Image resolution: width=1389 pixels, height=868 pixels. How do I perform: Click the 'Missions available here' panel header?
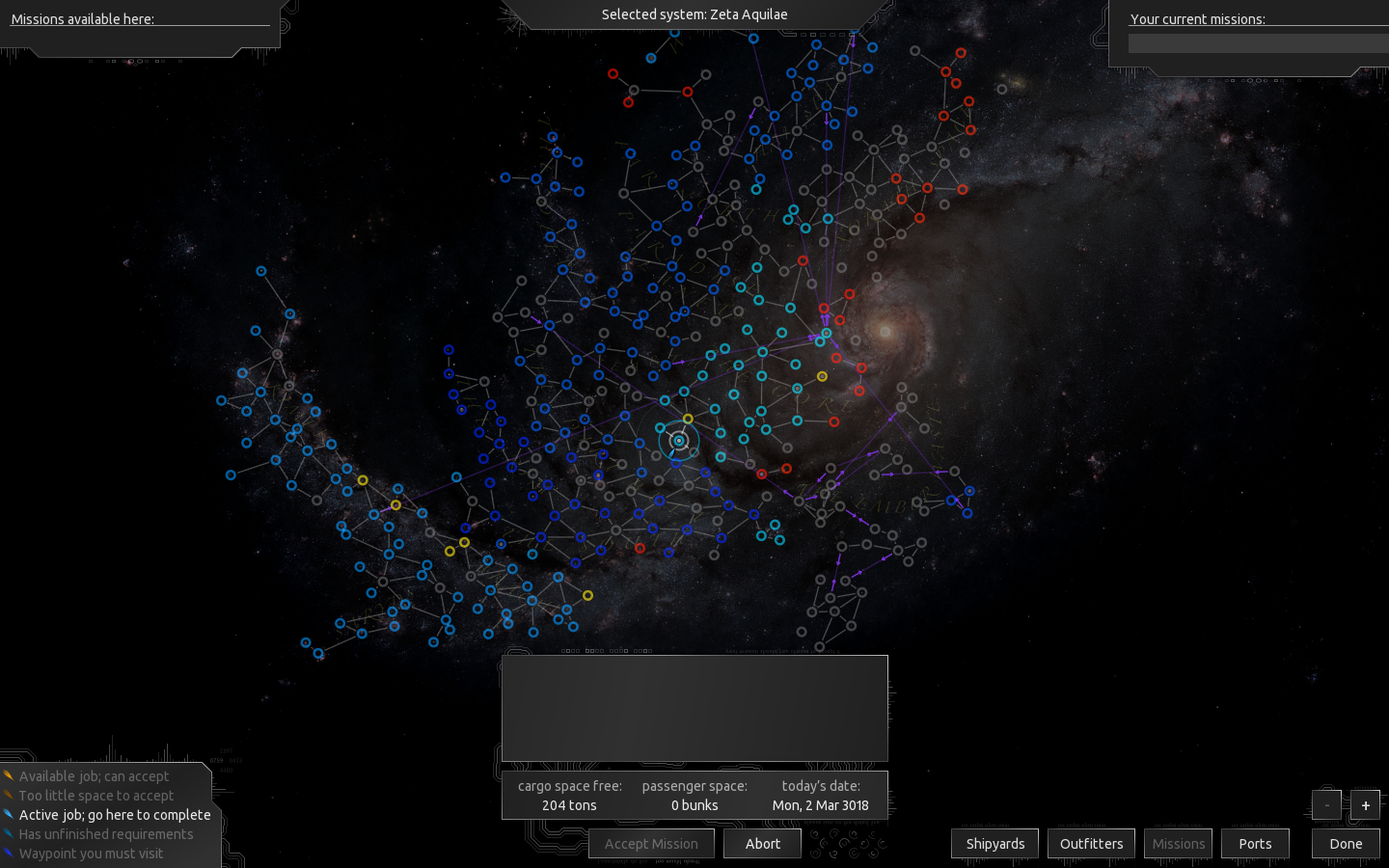point(82,19)
